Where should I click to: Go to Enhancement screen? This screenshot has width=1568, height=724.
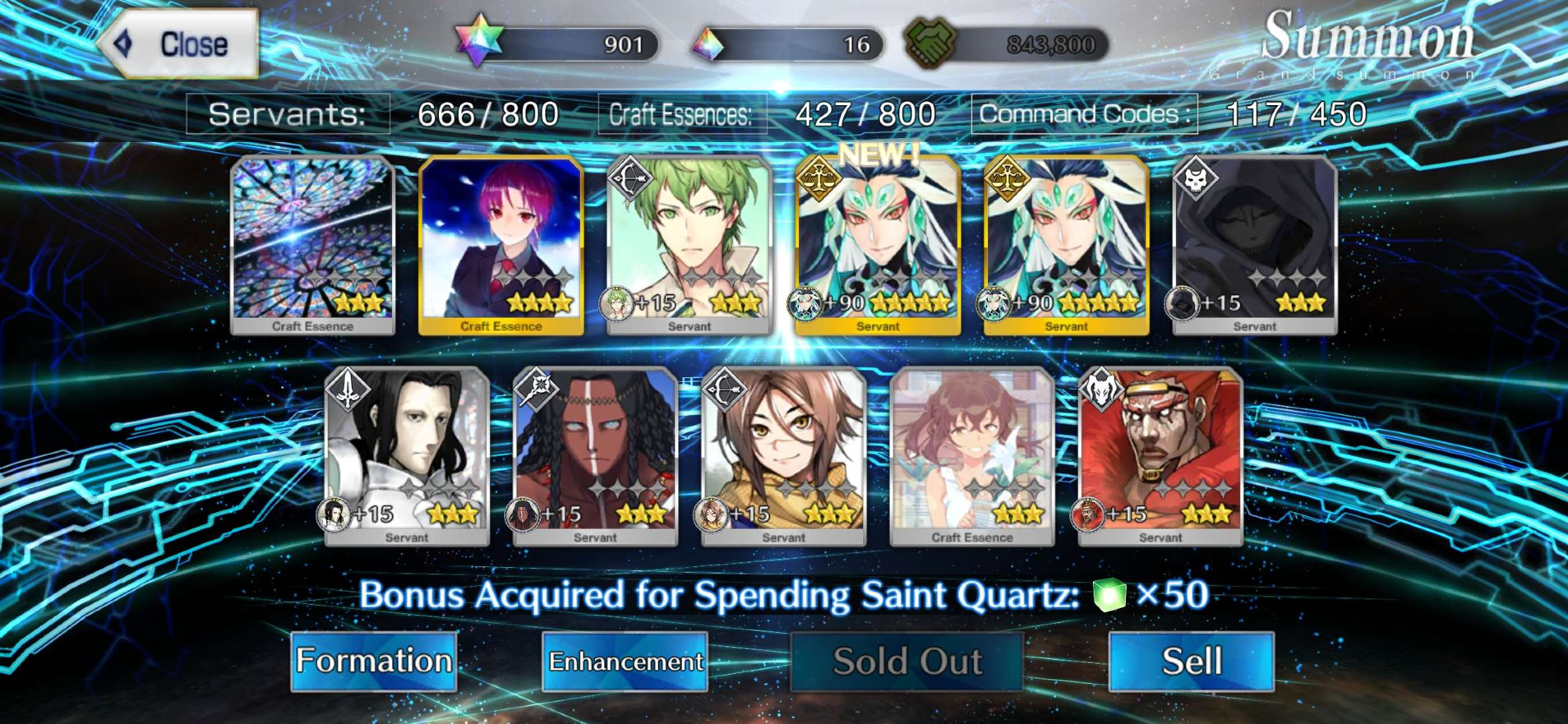point(625,661)
